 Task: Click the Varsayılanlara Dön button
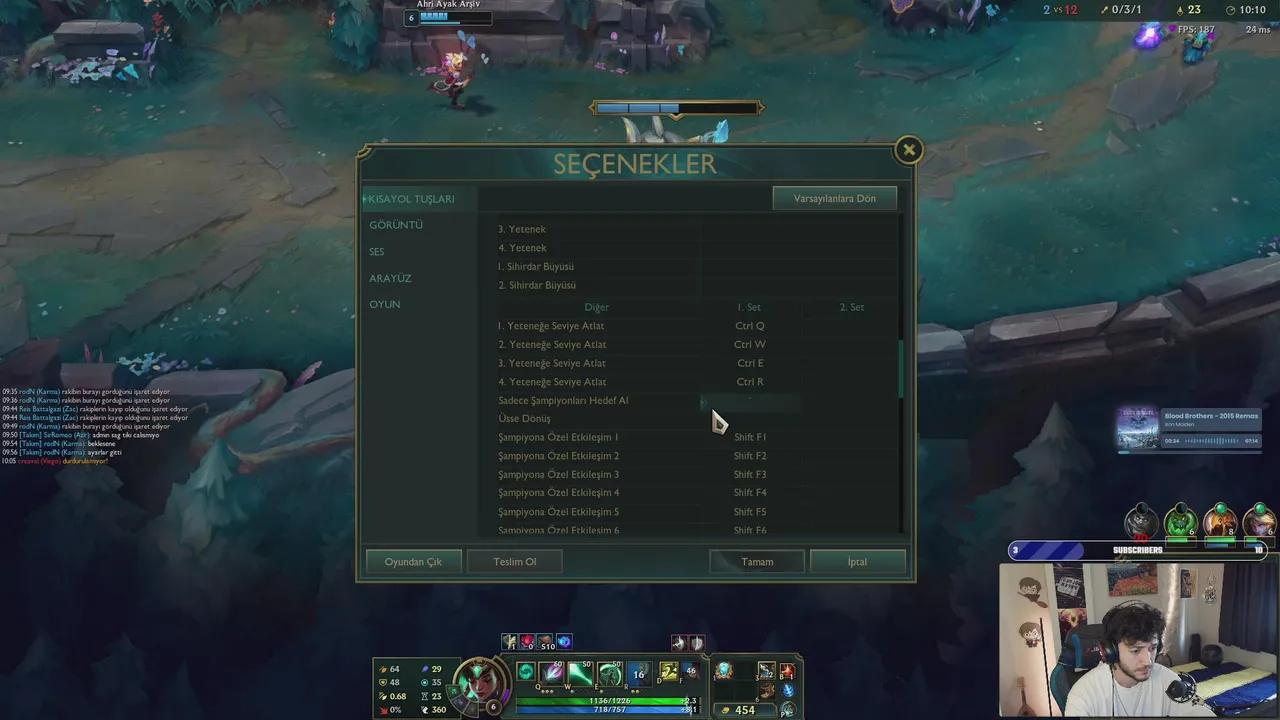(x=834, y=198)
